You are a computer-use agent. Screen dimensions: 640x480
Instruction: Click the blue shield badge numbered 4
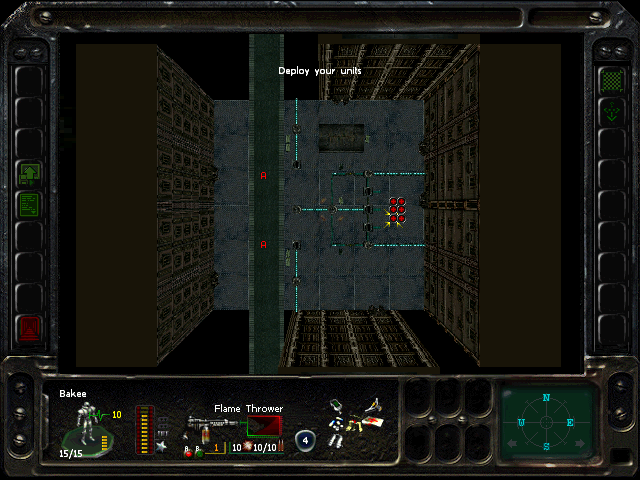tap(304, 441)
